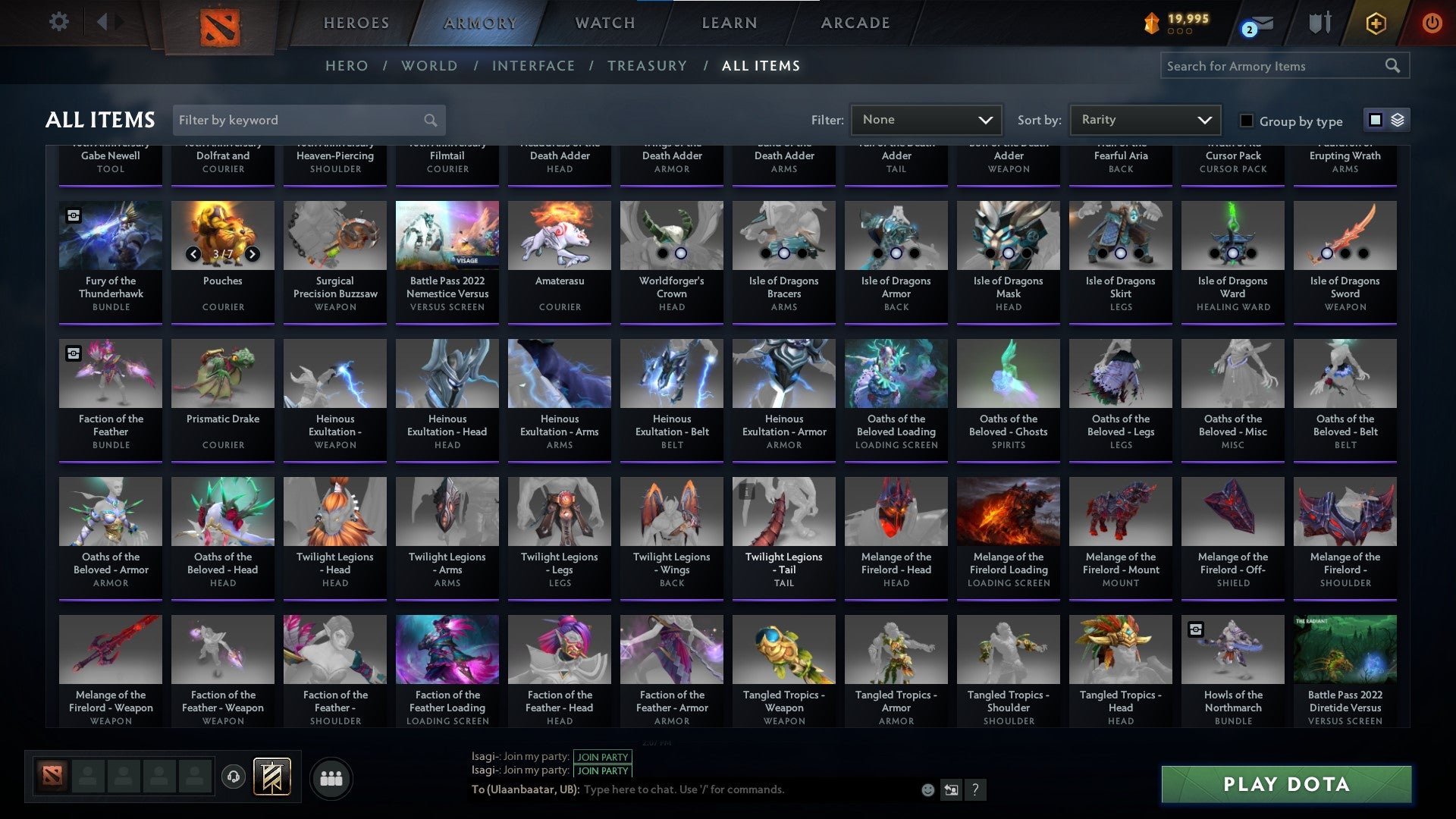The height and width of the screenshot is (819, 1456).
Task: Open the WATCH menu
Action: pos(604,23)
